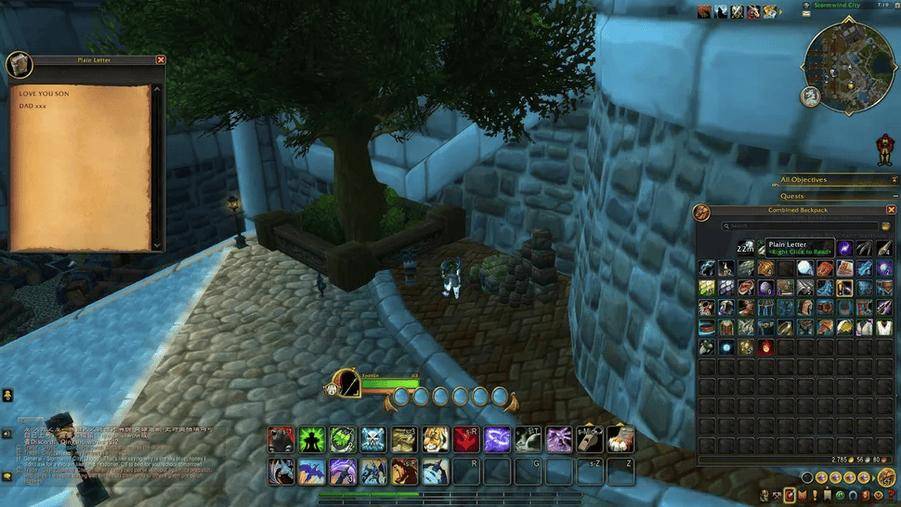Activate the red chevron ability
Viewport: 901px width, 507px height.
pyautogui.click(x=466, y=439)
